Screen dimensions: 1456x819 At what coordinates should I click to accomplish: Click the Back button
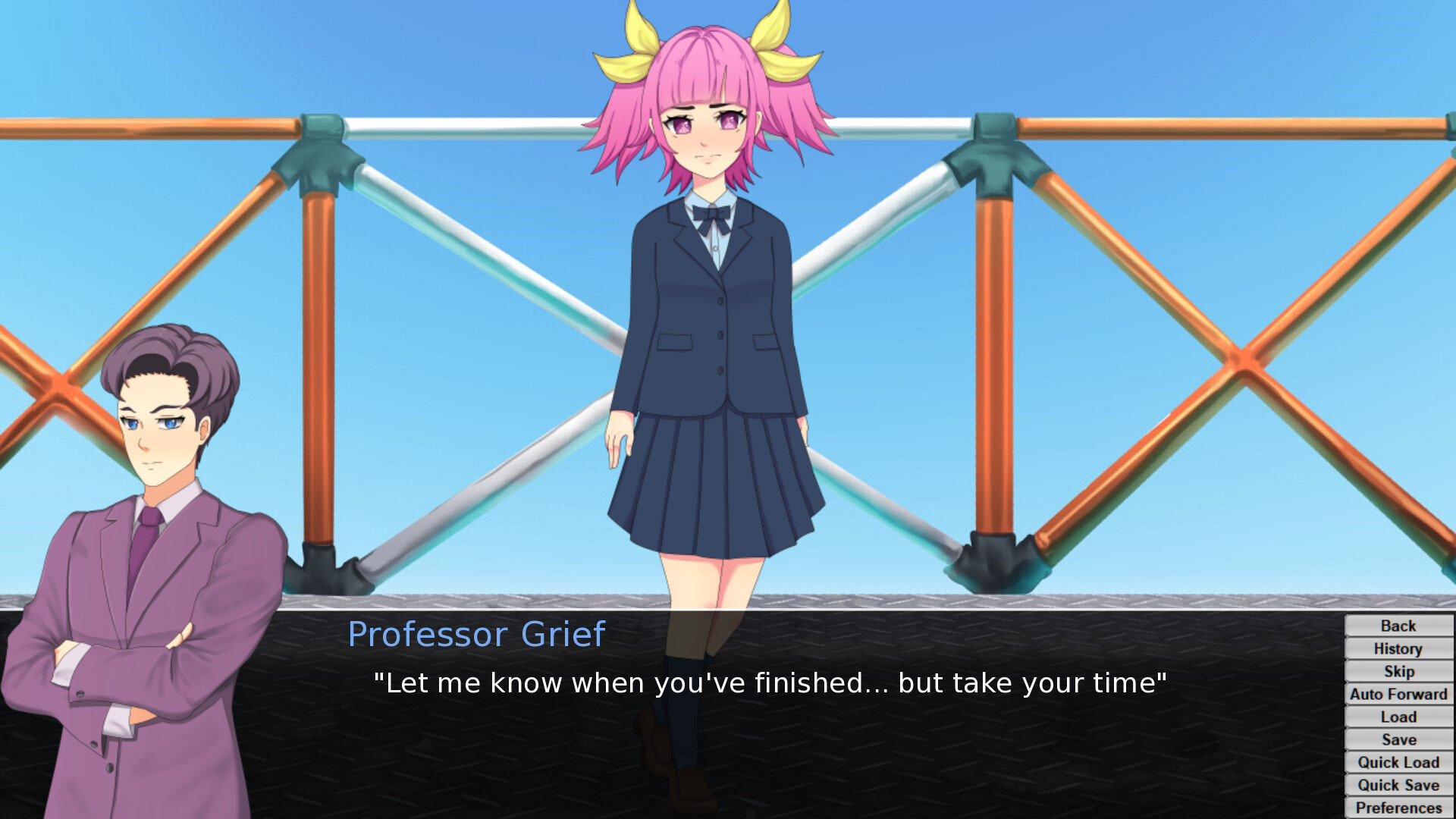1398,626
